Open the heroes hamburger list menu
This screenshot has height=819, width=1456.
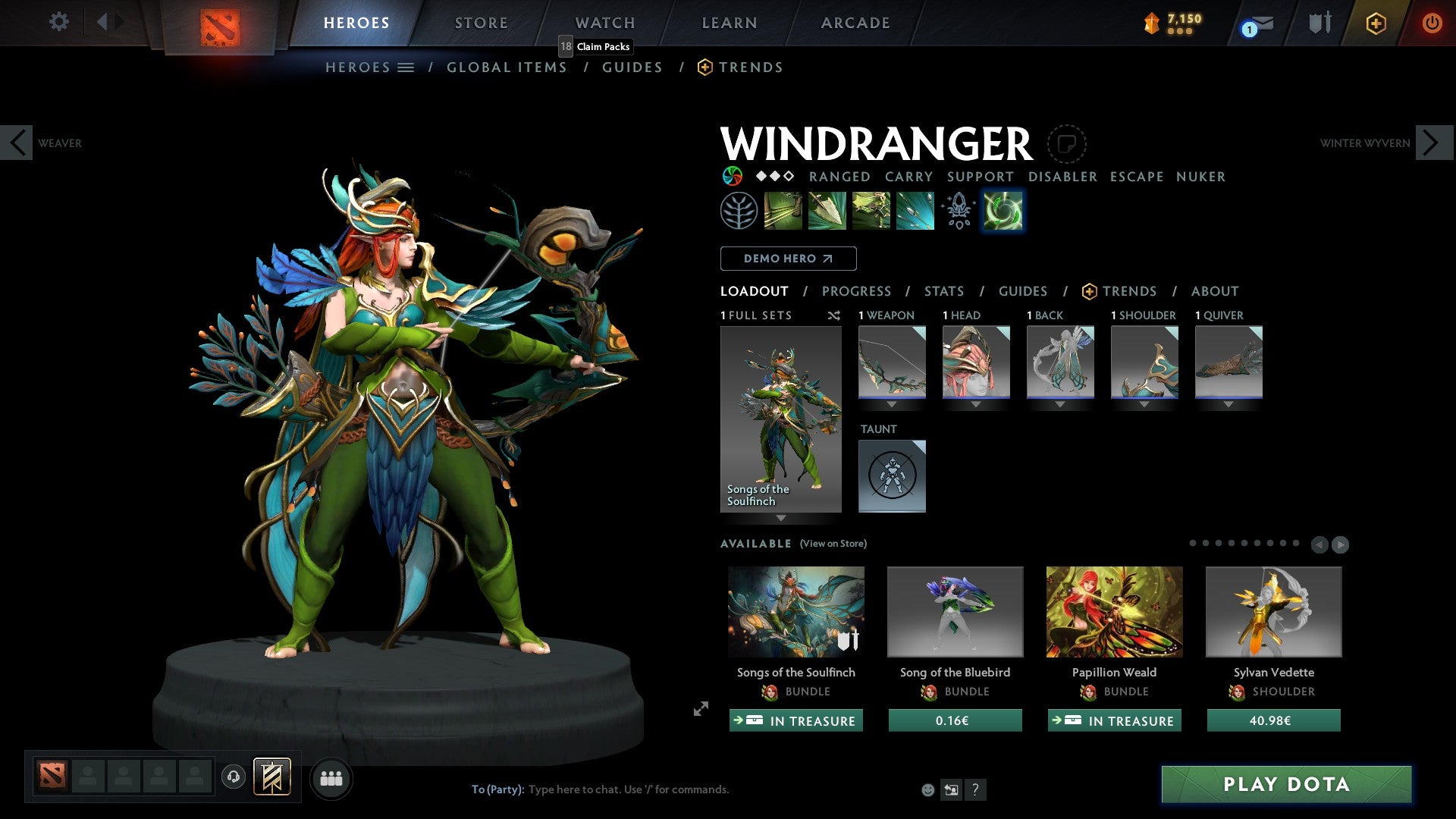point(406,67)
